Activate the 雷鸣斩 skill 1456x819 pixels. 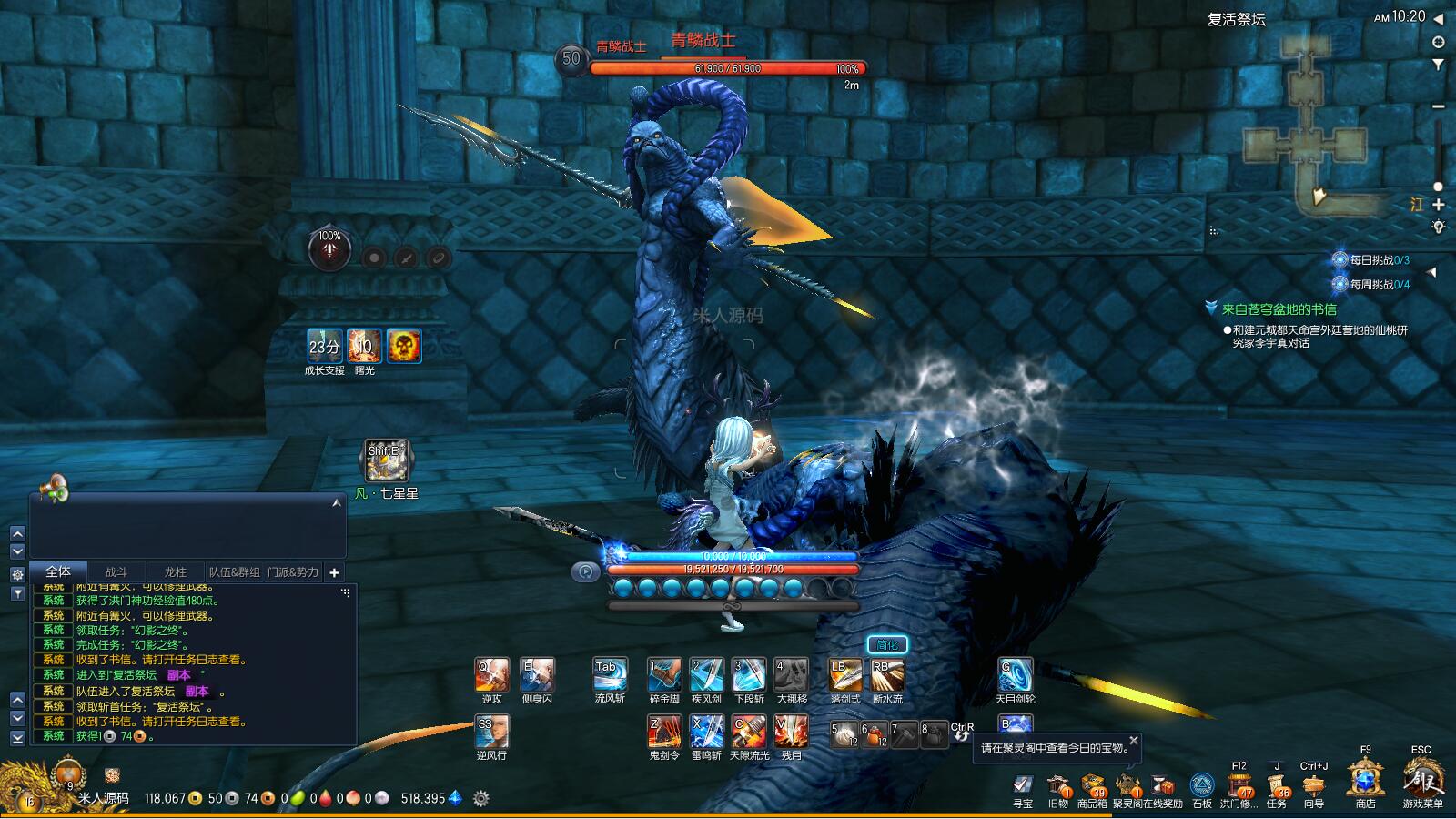point(706,732)
